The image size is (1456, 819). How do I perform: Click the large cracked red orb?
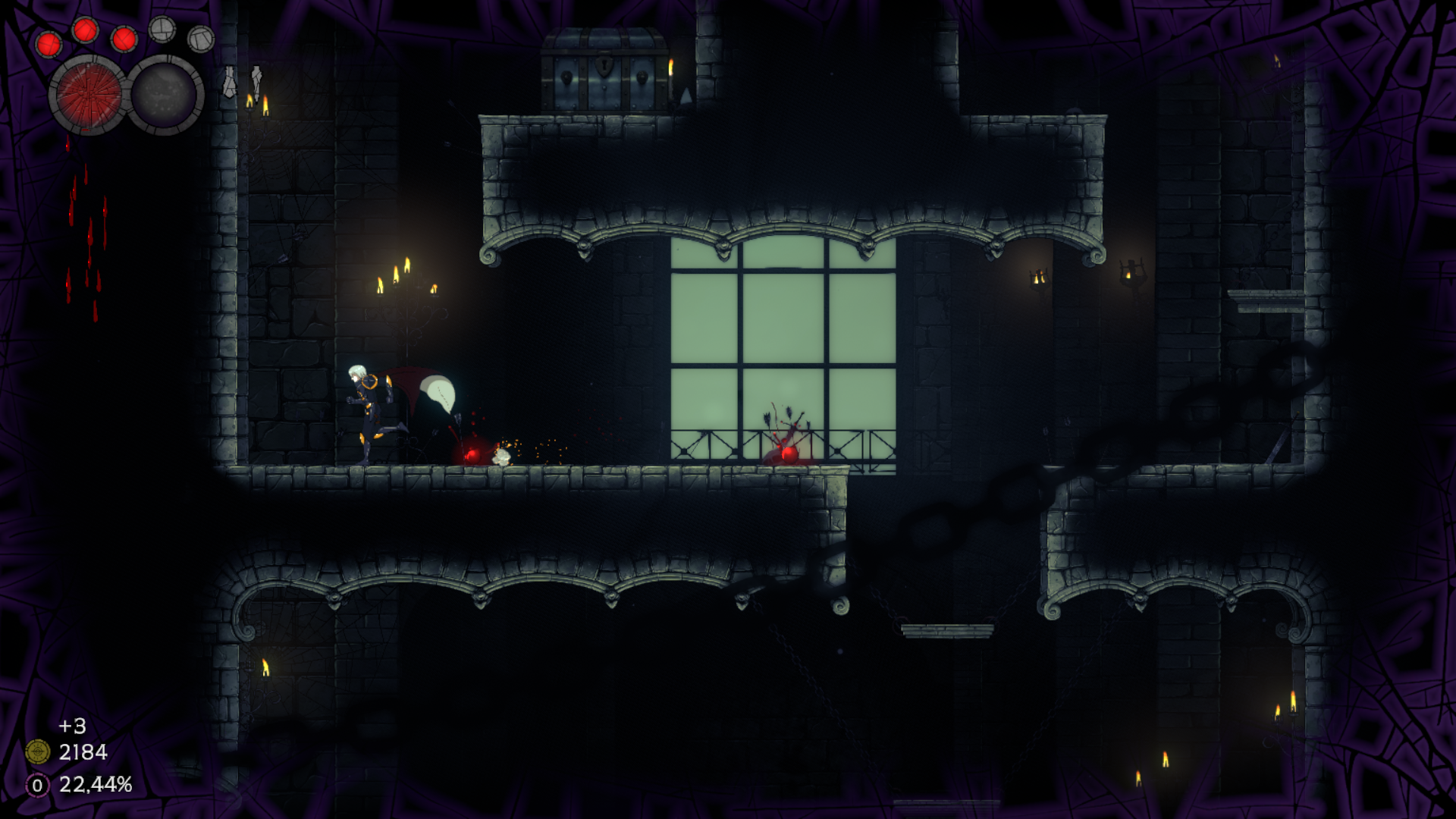[x=88, y=96]
